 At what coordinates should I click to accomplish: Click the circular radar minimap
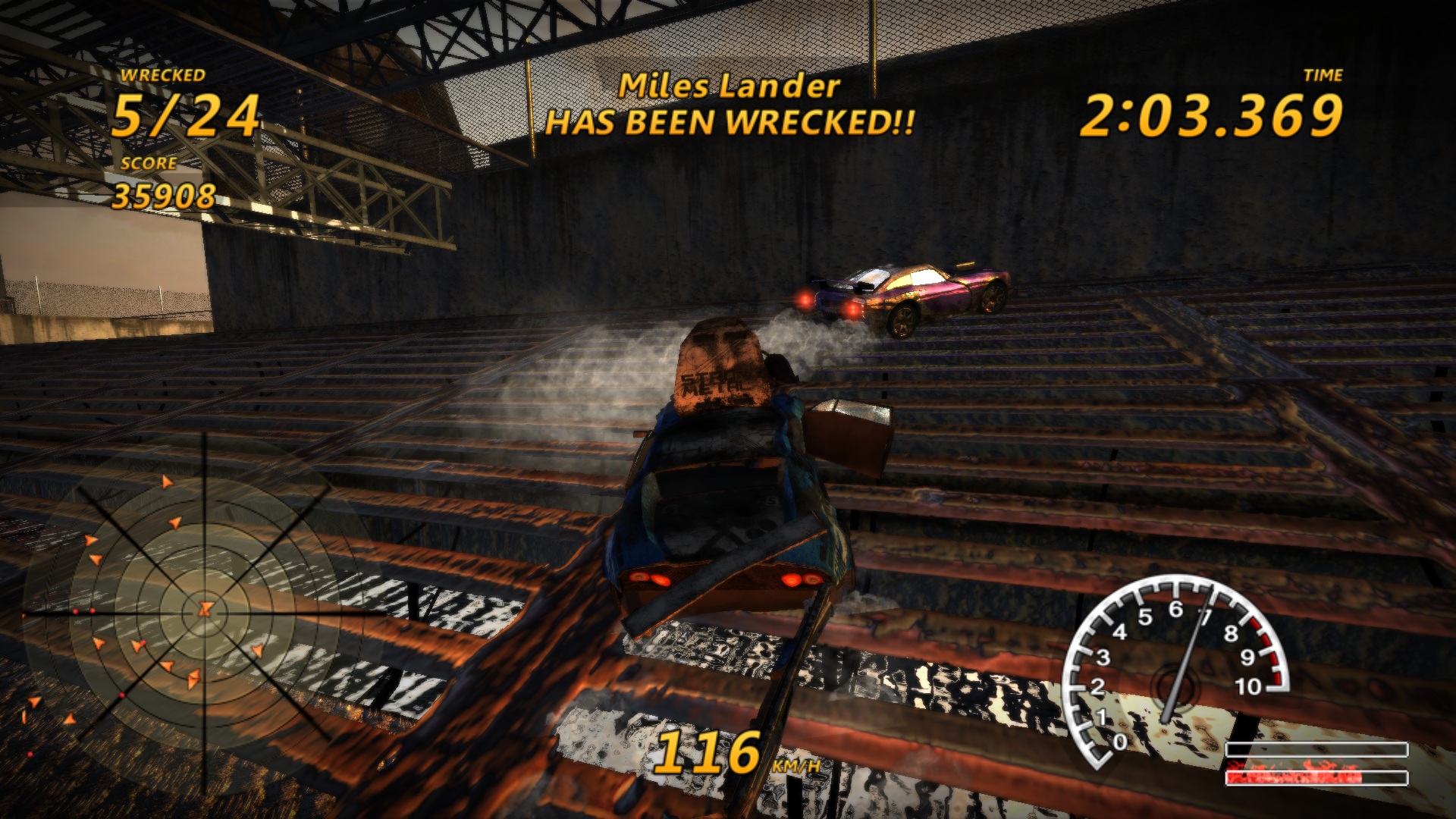tap(205, 610)
